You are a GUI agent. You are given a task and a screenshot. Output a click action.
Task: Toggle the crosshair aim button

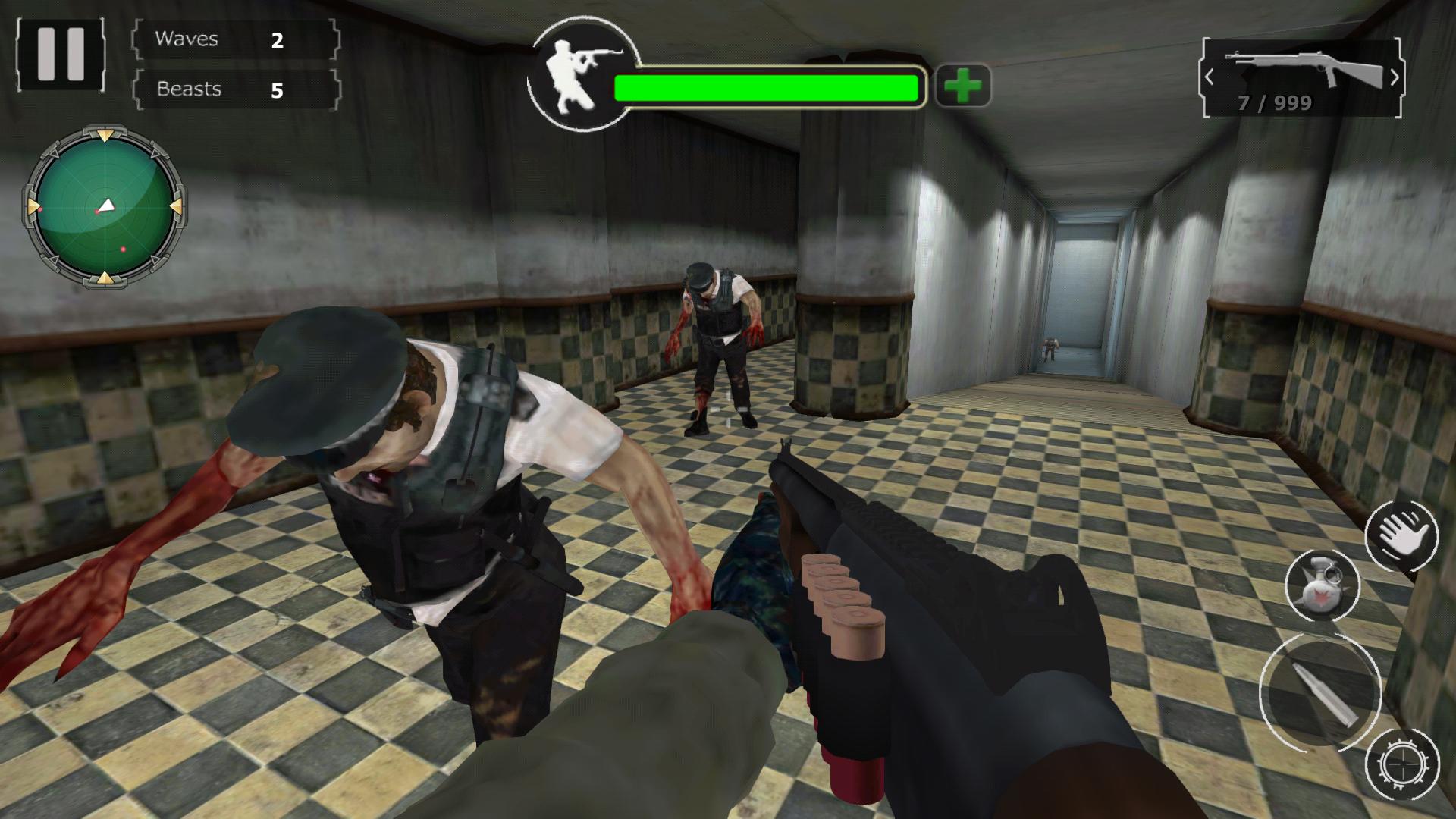[1401, 764]
